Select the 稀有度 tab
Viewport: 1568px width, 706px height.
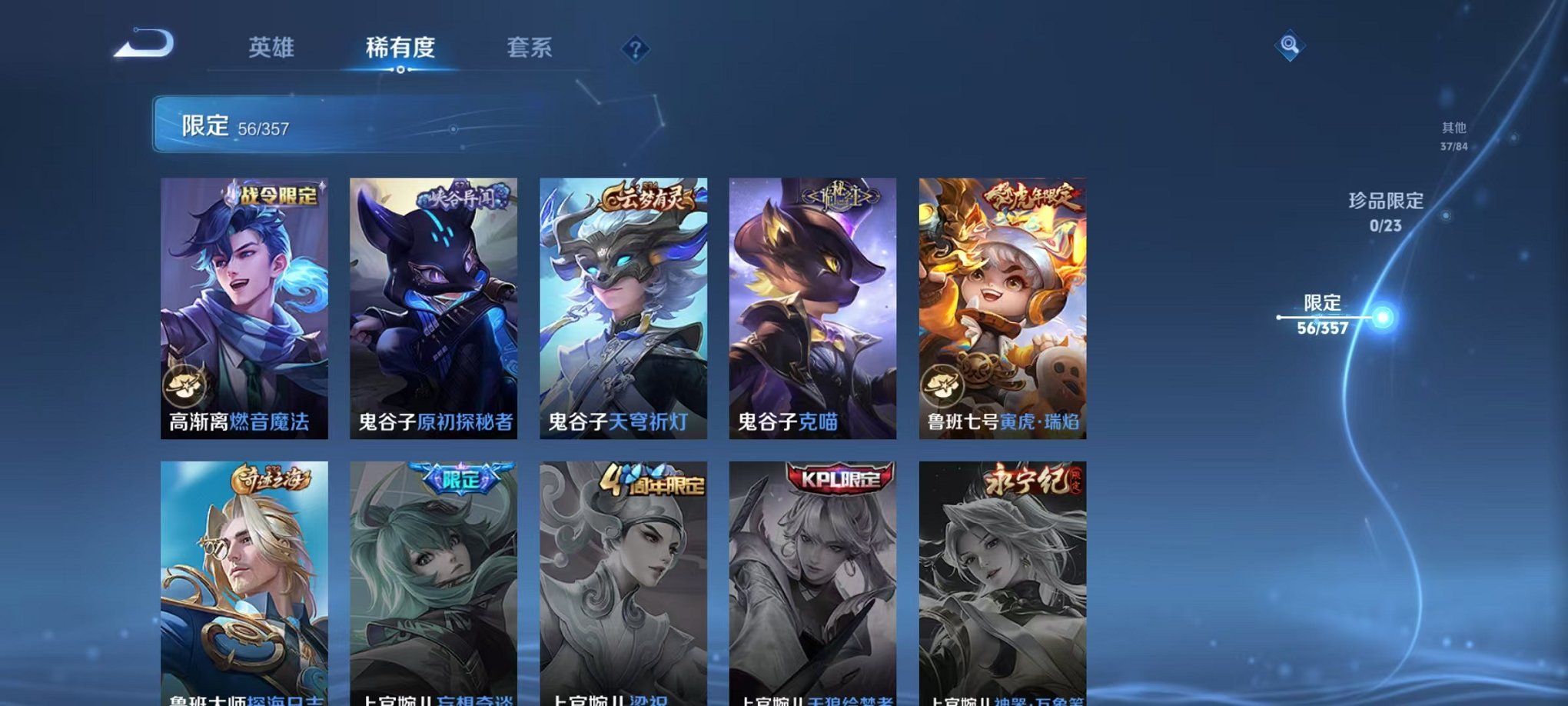399,48
